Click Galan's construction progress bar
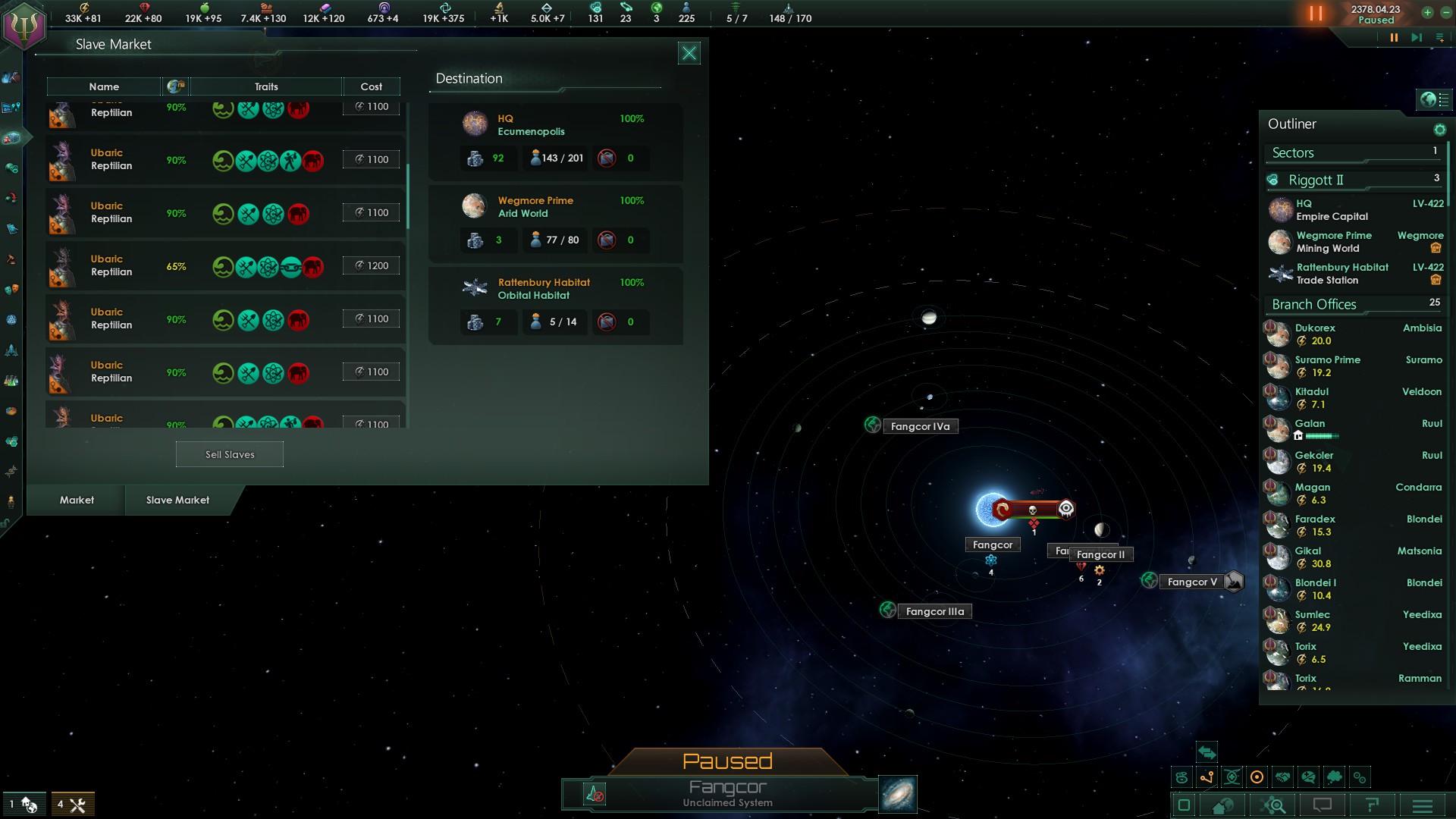 tap(1323, 437)
